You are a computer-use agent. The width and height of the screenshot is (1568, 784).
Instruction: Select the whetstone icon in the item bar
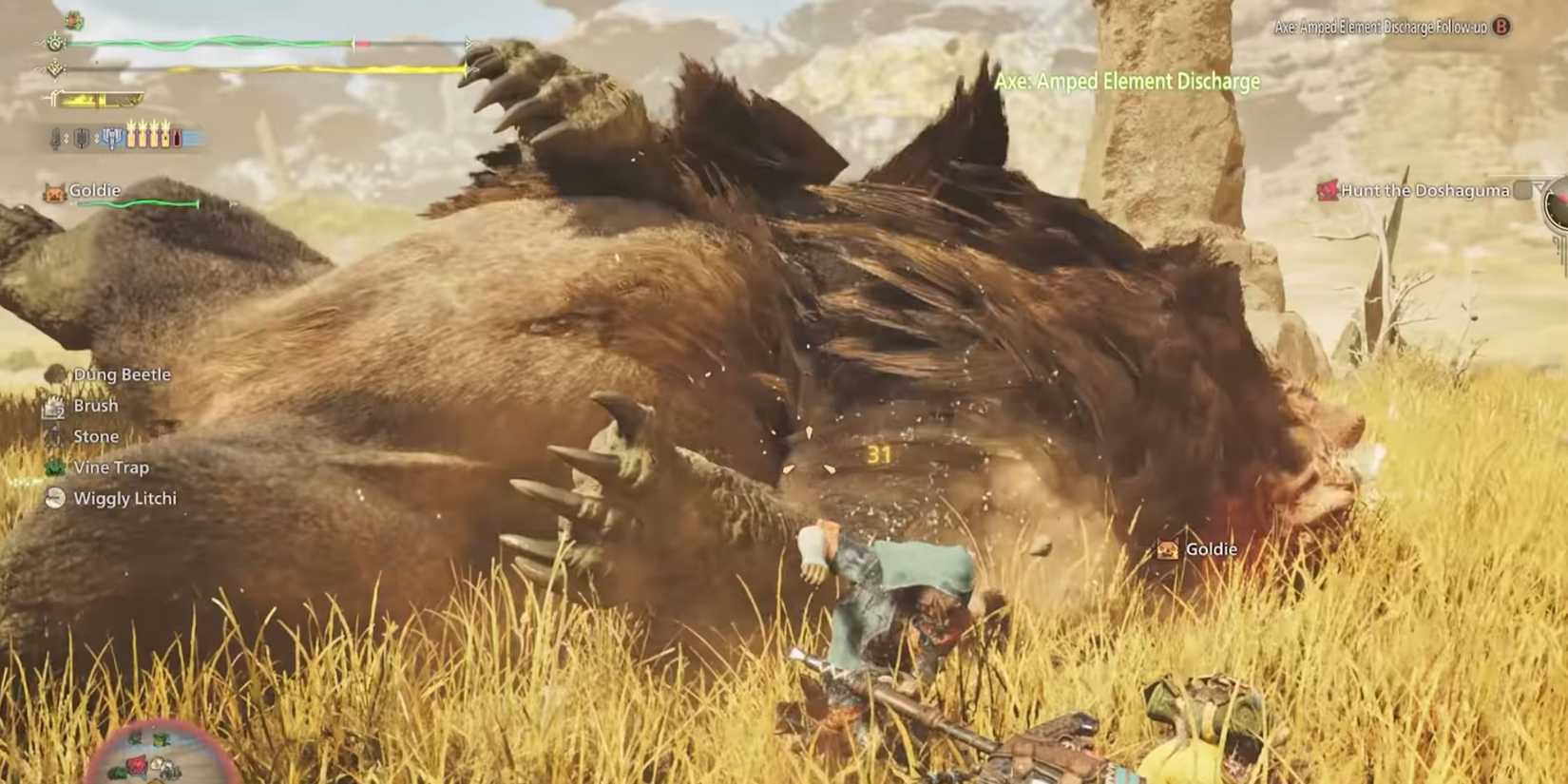pyautogui.click(x=55, y=137)
